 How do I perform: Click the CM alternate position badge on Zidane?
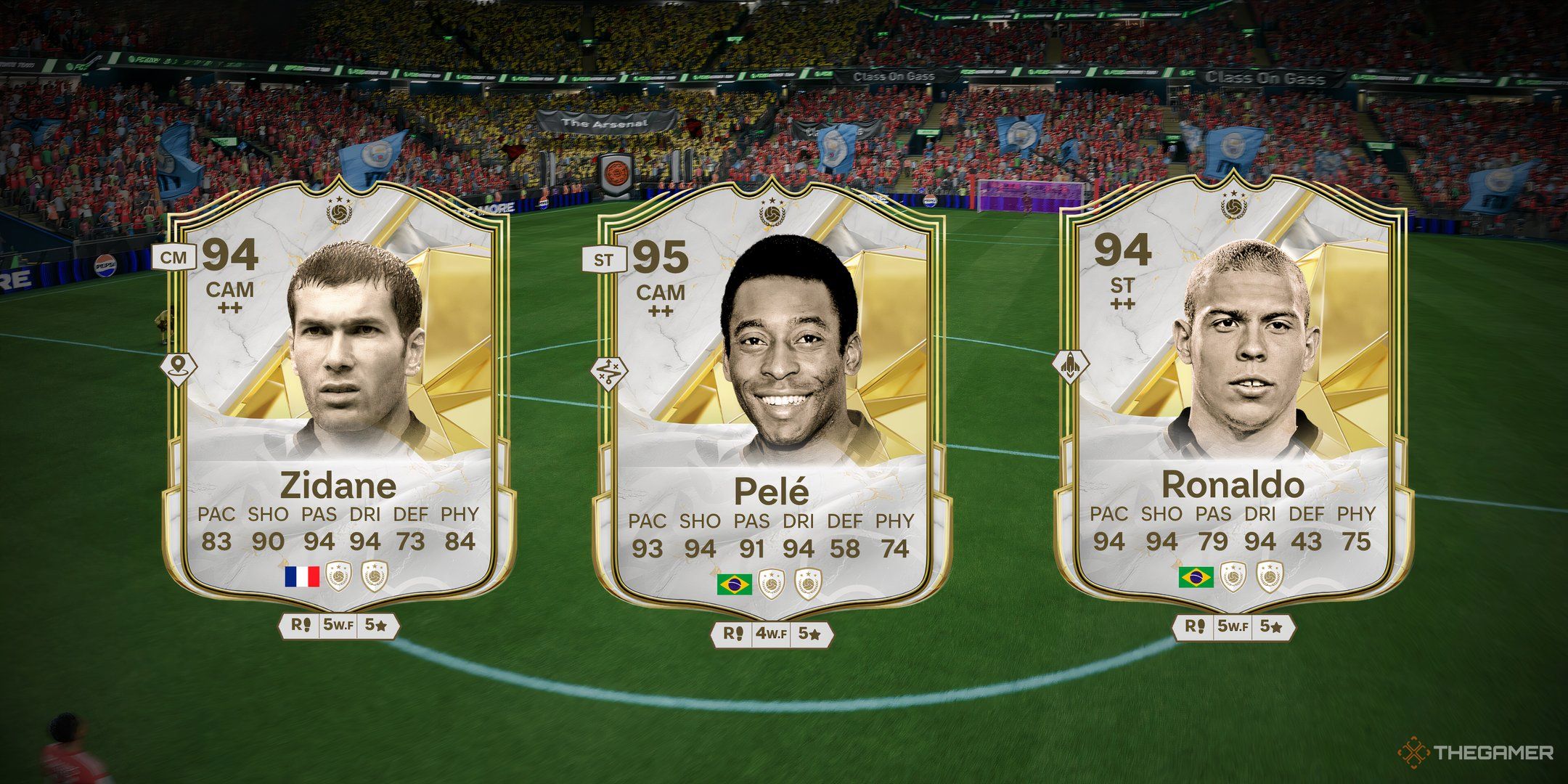(x=174, y=257)
